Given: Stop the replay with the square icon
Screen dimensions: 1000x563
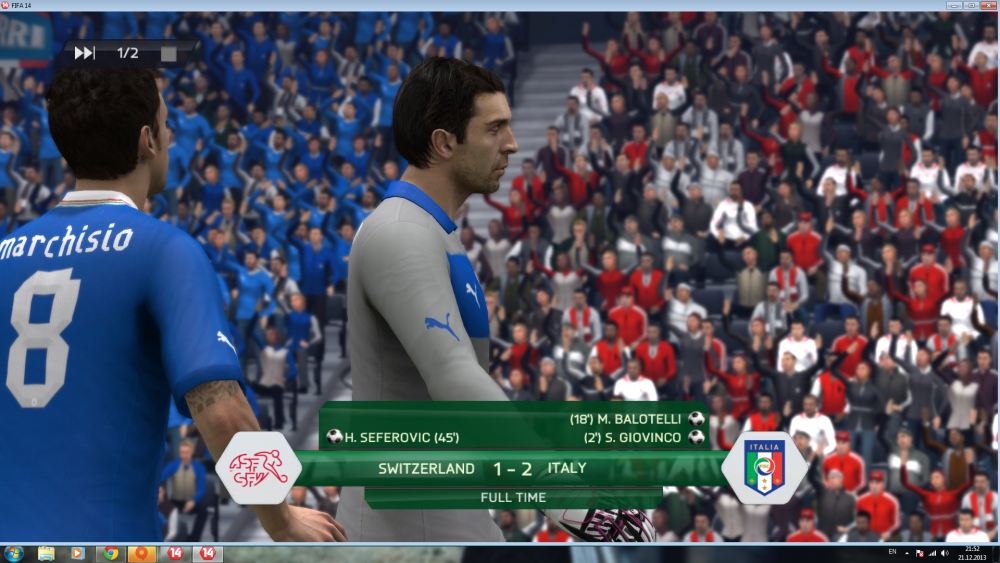Looking at the screenshot, I should (x=168, y=53).
